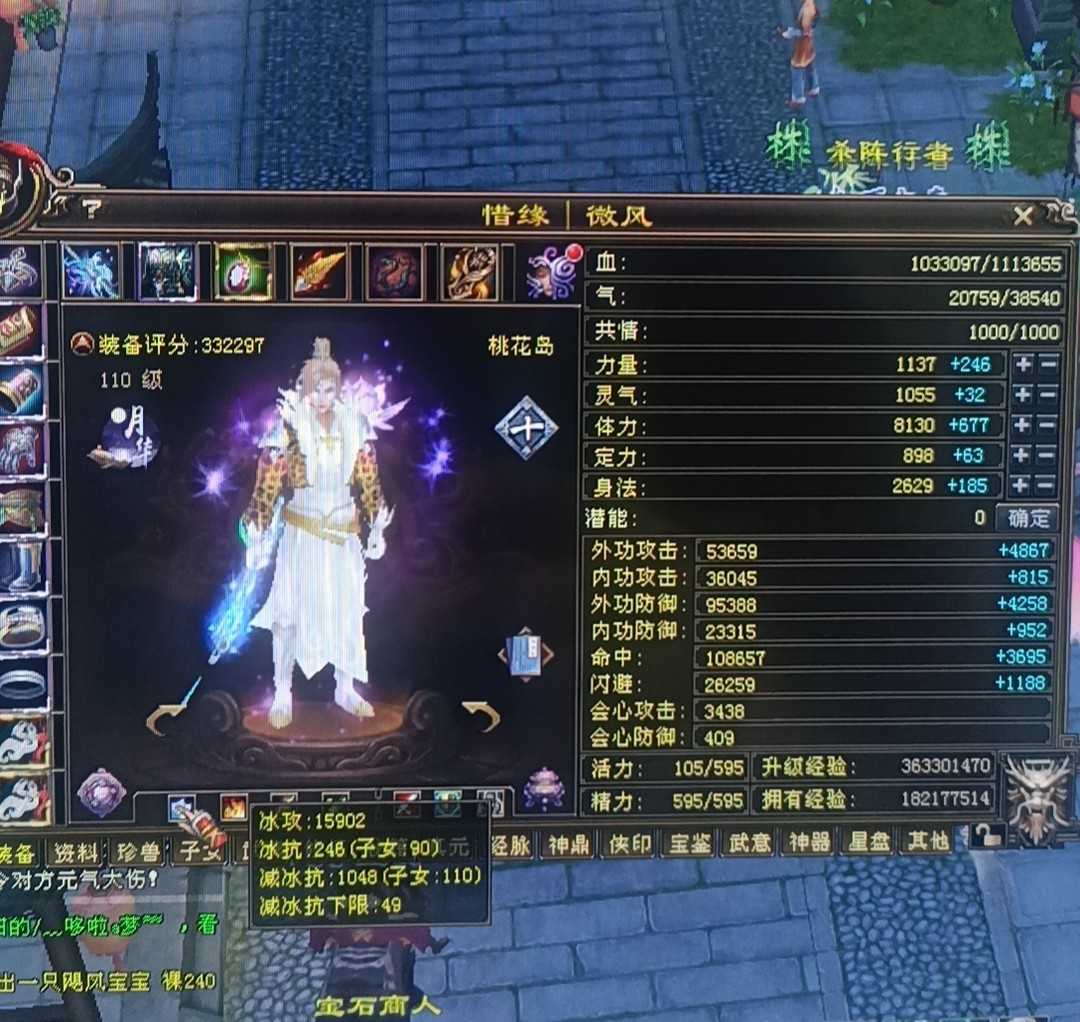This screenshot has height=1022, width=1080.
Task: Select the golden feather equipment slot
Action: [320, 272]
